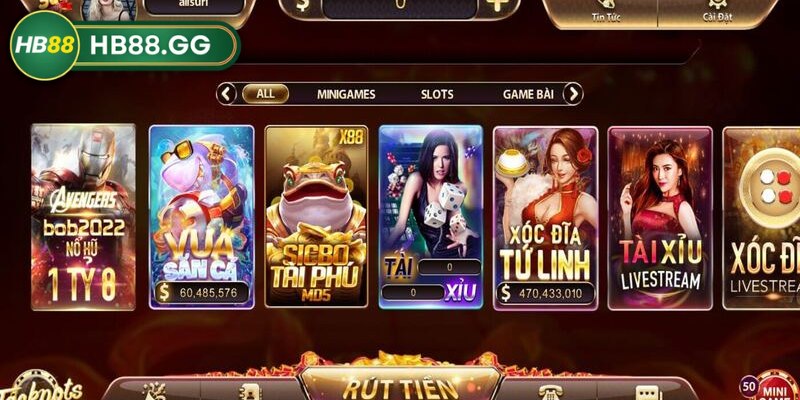The width and height of the screenshot is (800, 400).
Task: Open the Xóc Đĩa Livestream game
Action: (x=762, y=215)
